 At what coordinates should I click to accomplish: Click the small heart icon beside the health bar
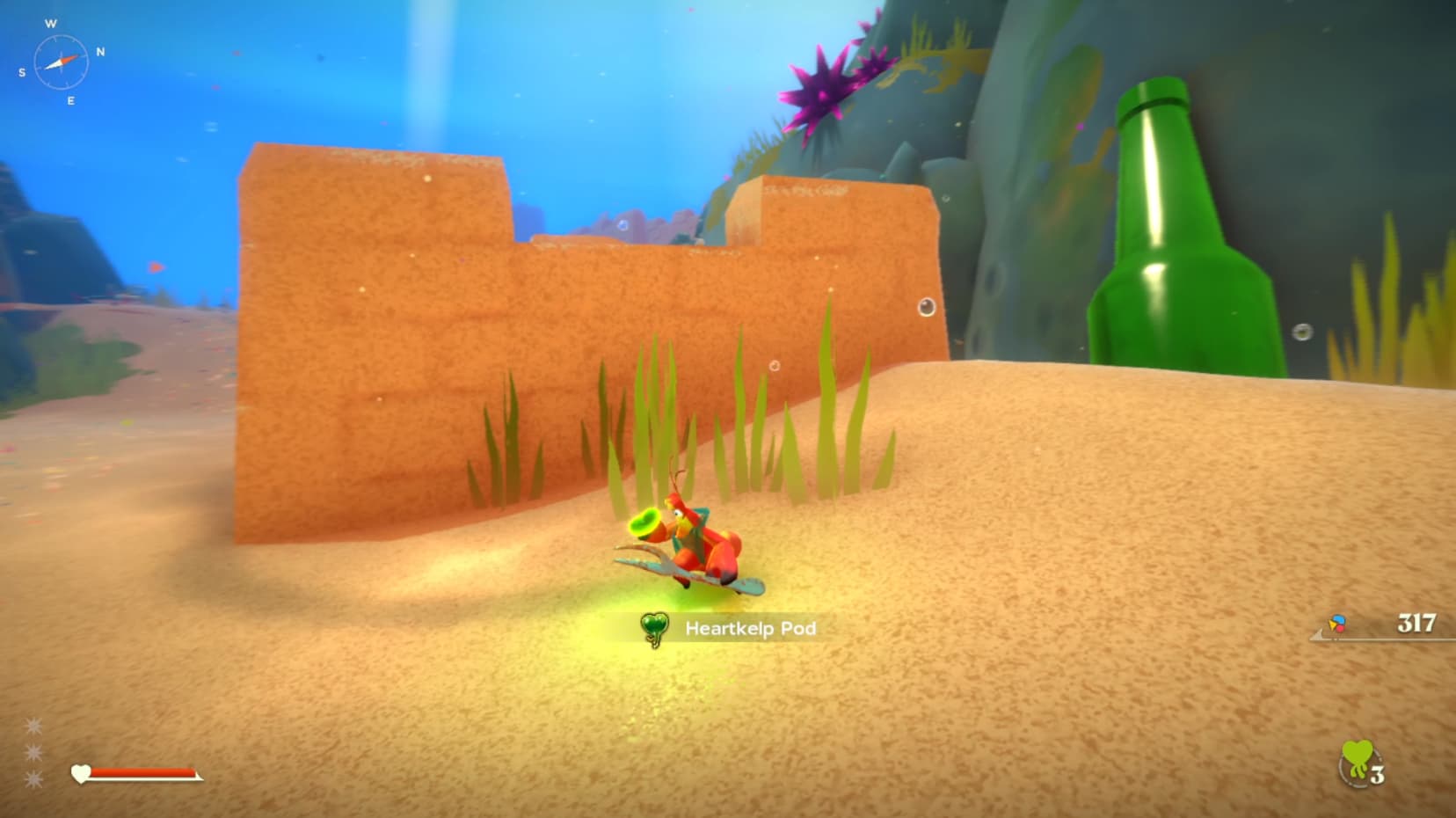(81, 774)
